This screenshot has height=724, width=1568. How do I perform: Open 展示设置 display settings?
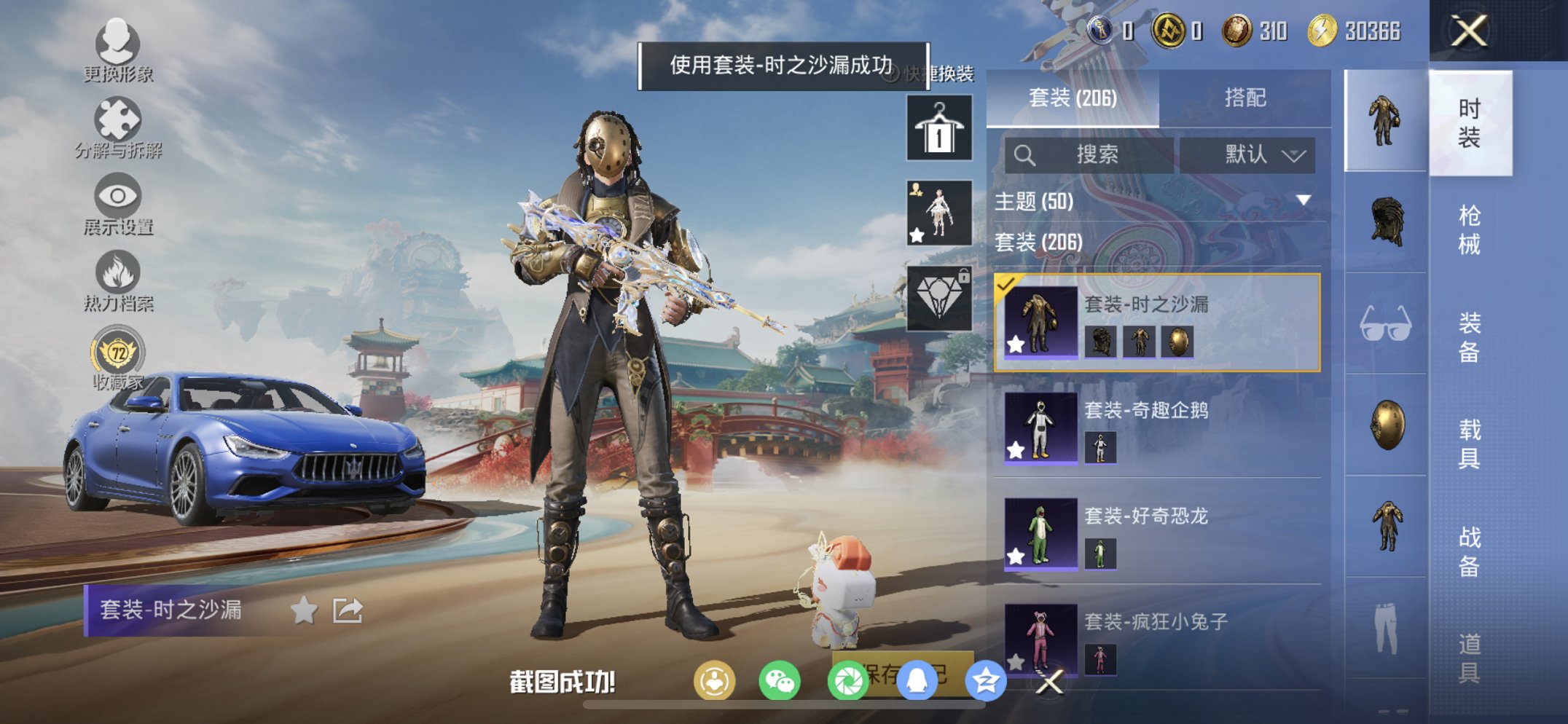tap(117, 202)
